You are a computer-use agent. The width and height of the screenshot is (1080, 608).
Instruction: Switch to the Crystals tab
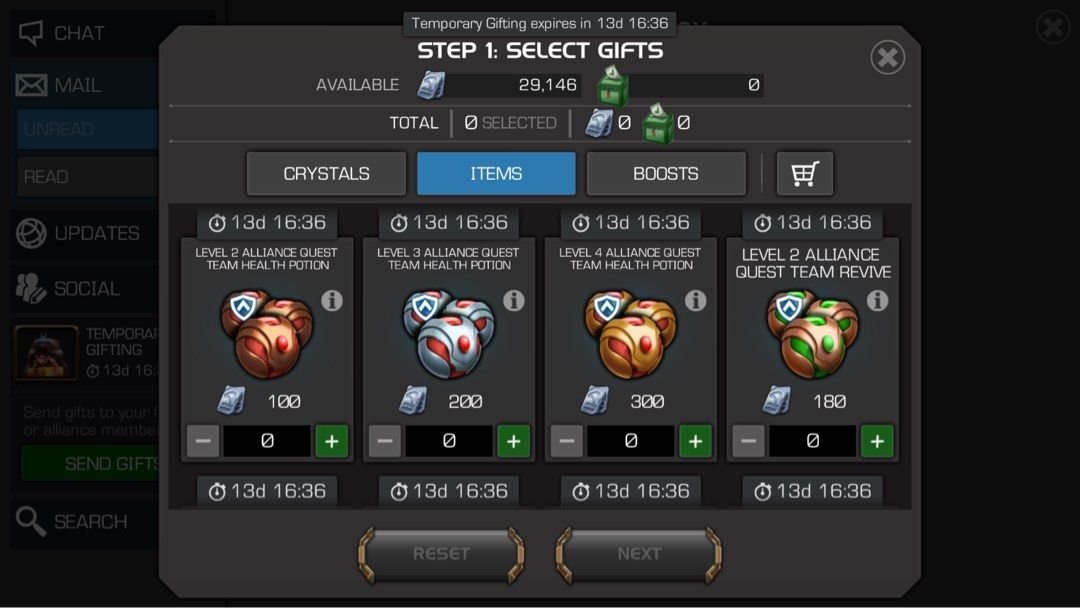click(326, 174)
